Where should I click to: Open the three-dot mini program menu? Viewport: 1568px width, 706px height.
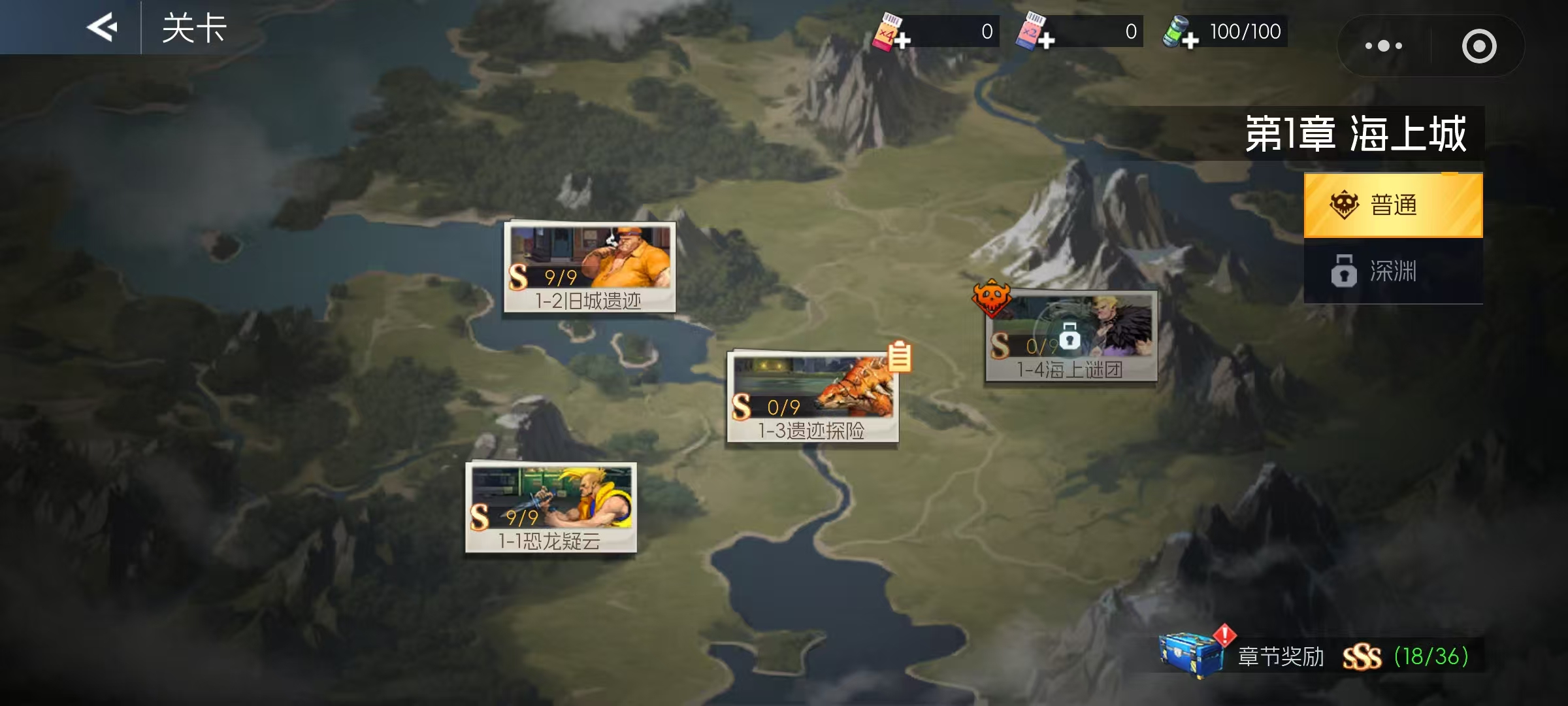(x=1384, y=46)
